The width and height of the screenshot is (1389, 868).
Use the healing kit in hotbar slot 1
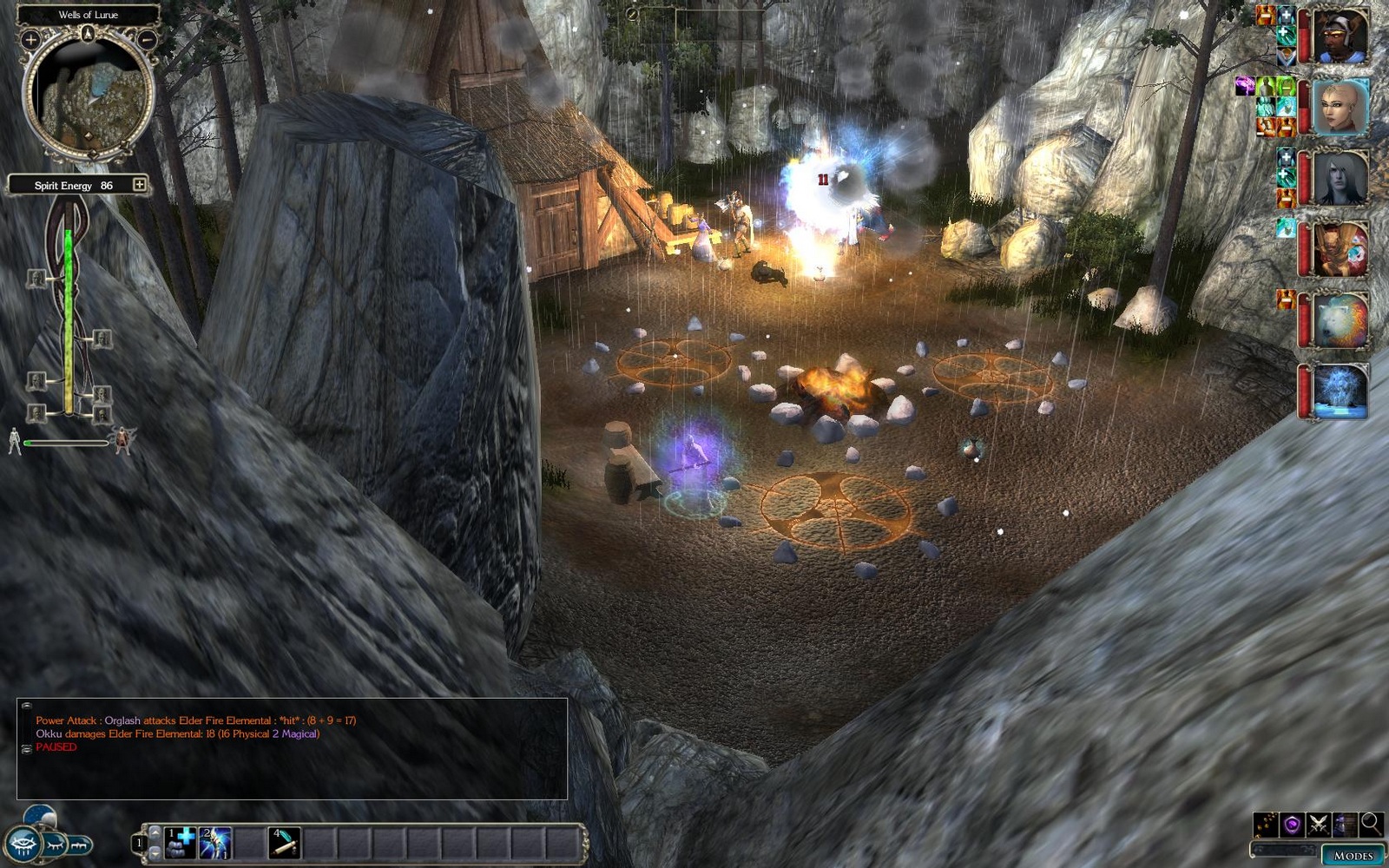(x=181, y=843)
